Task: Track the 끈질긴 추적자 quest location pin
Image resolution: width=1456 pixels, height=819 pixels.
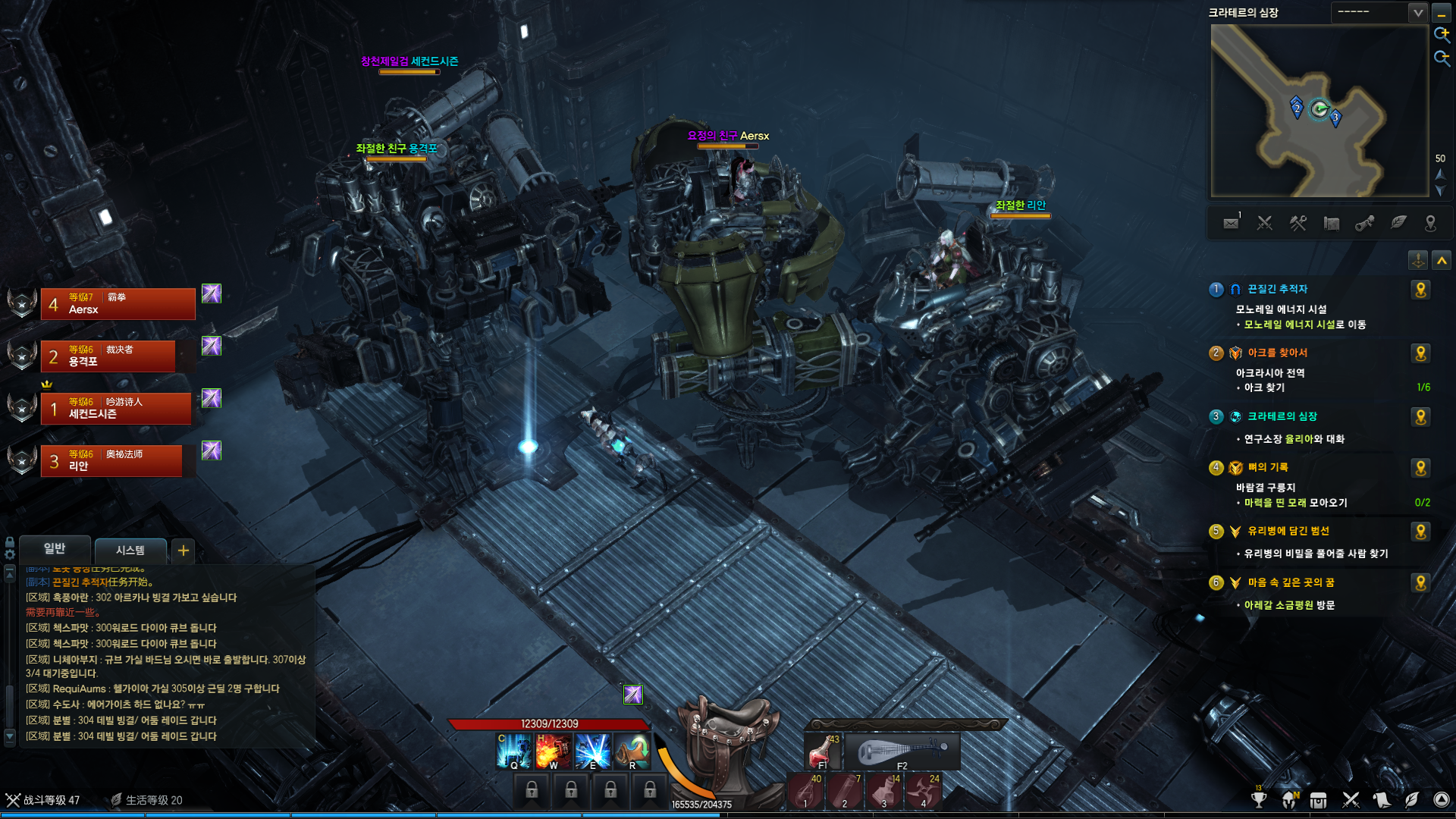Action: [x=1420, y=290]
